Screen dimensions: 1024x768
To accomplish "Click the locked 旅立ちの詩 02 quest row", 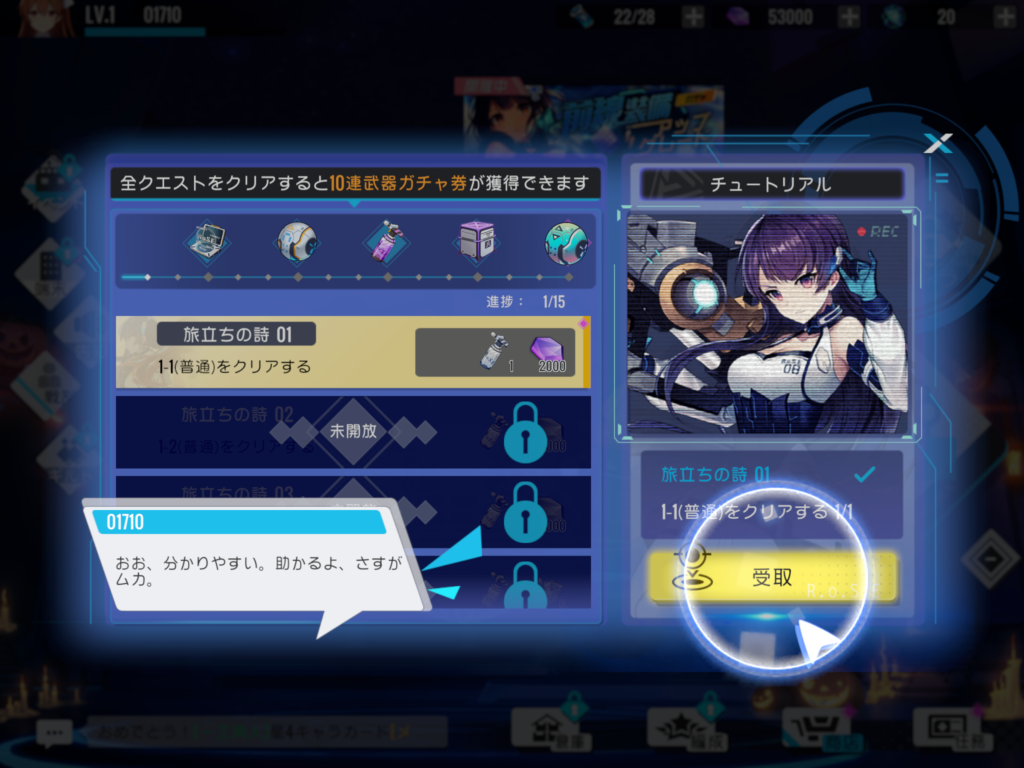I will point(352,432).
